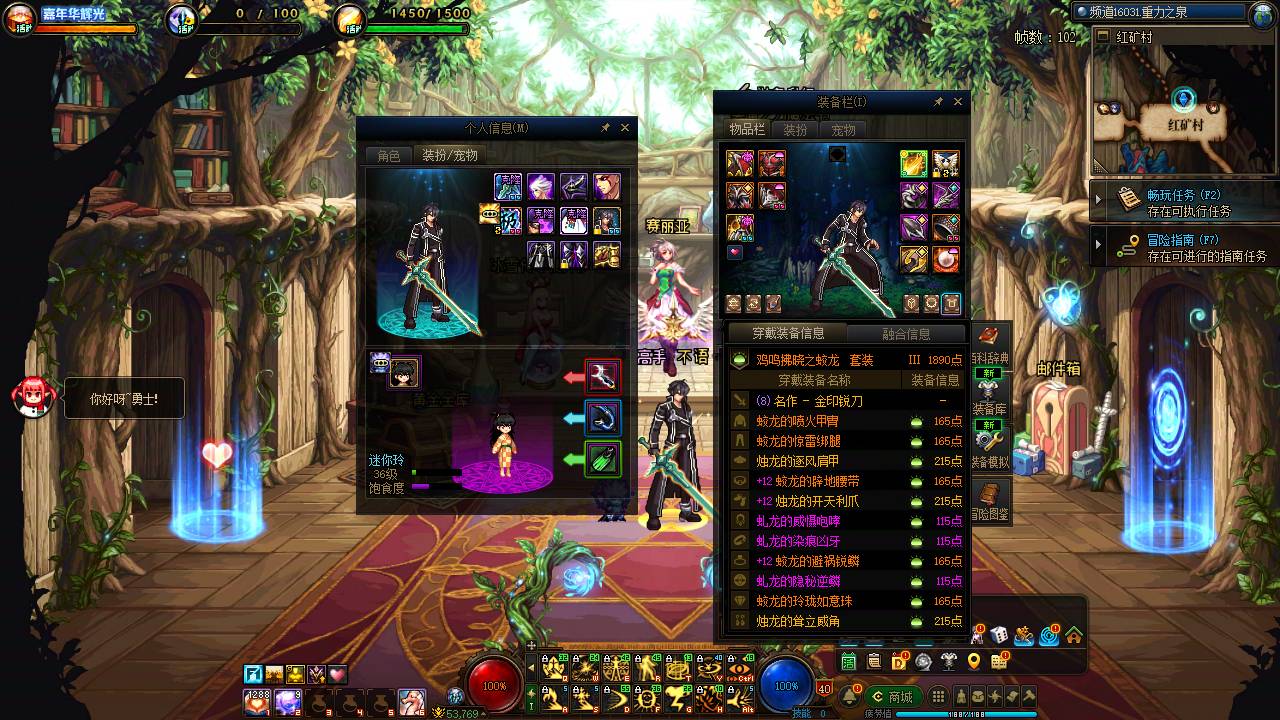Screen dimensions: 1280x720
Task: Click the red pet equipment slot
Action: [603, 377]
